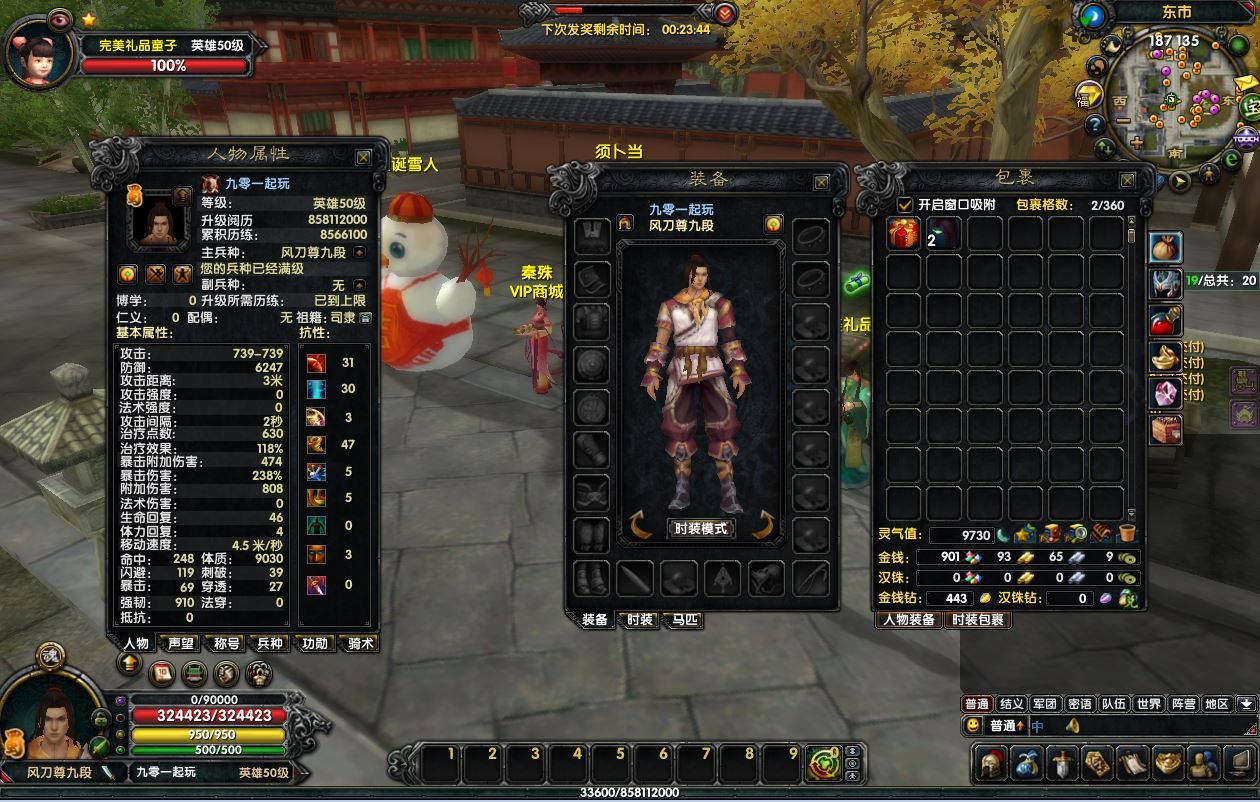Open the 骑术 riding tab
The image size is (1260, 802).
[x=360, y=644]
